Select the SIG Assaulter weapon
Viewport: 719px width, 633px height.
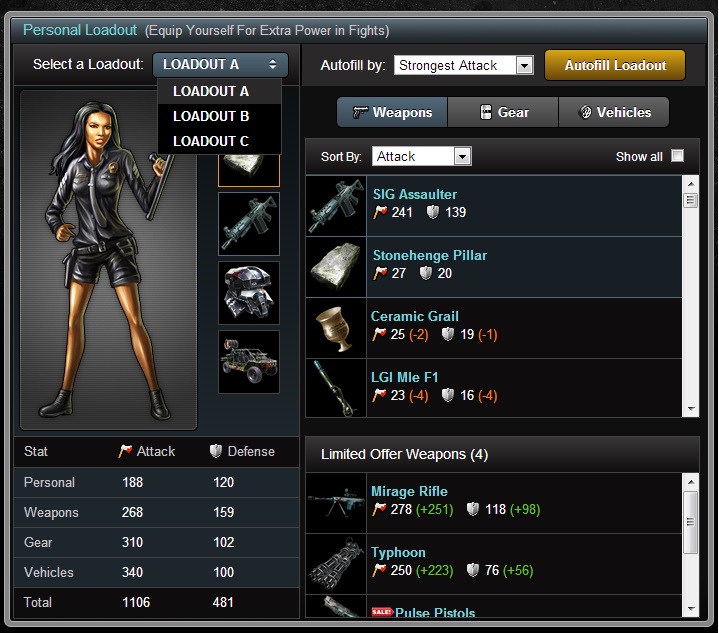click(415, 194)
